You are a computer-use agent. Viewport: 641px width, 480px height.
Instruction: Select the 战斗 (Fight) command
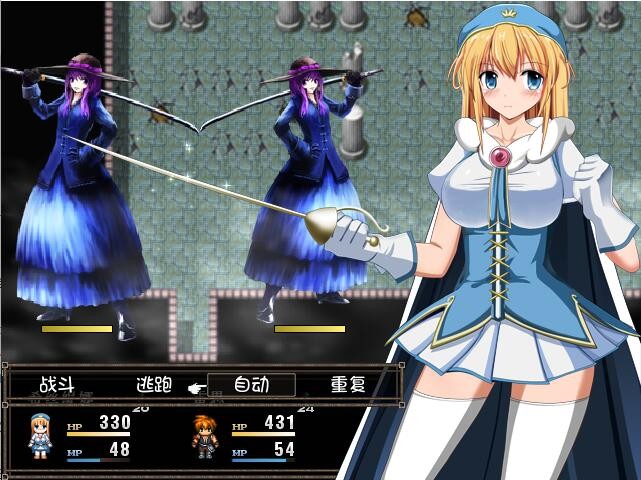pyautogui.click(x=56, y=384)
